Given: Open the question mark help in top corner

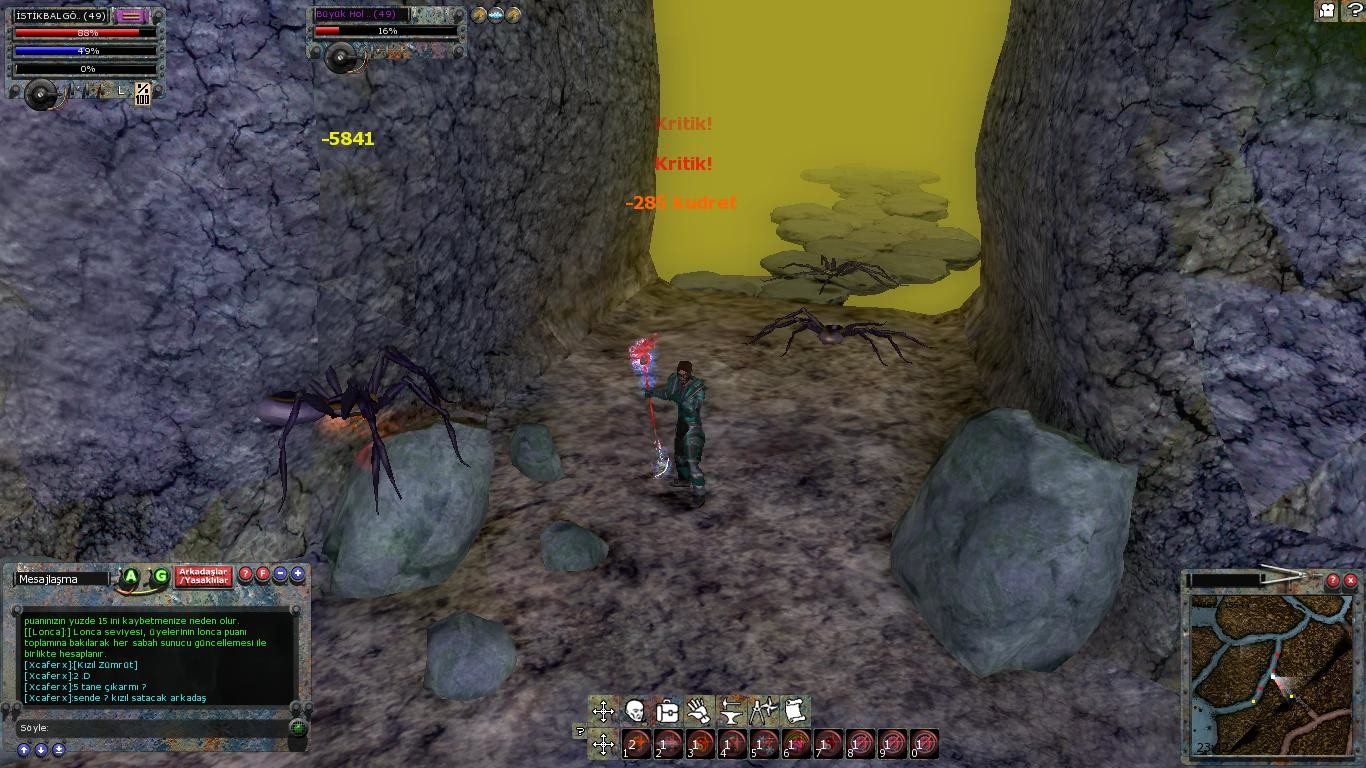Looking at the screenshot, I should pos(1352,11).
